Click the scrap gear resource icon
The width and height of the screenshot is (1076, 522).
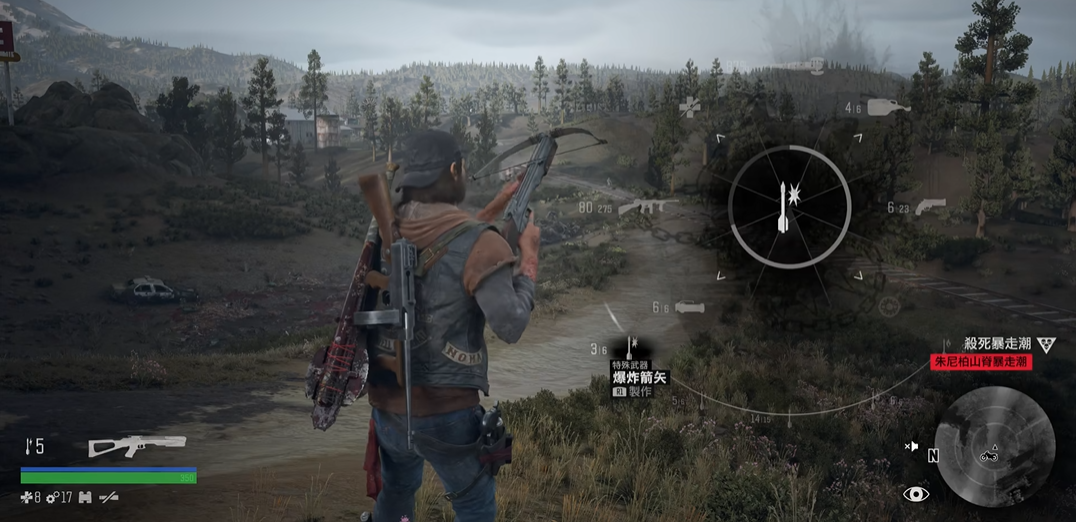point(52,497)
